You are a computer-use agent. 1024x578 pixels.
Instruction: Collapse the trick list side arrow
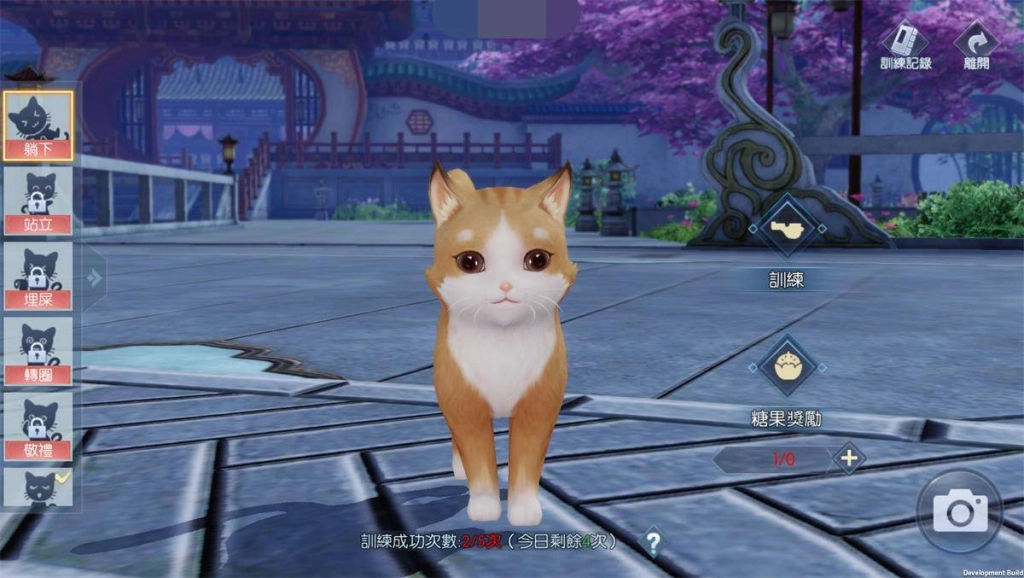(95, 278)
